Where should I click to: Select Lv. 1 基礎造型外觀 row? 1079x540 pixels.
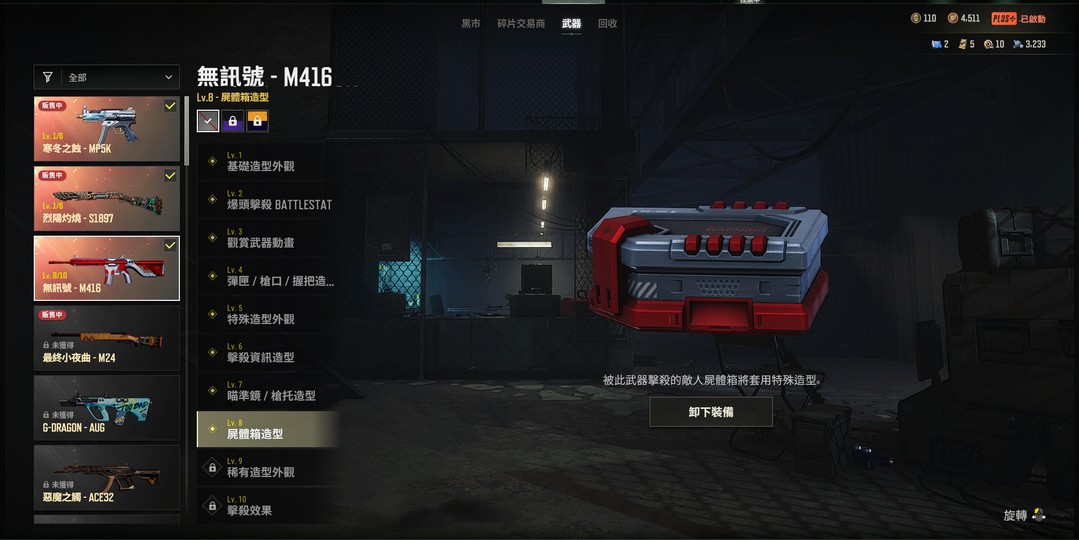coord(267,162)
